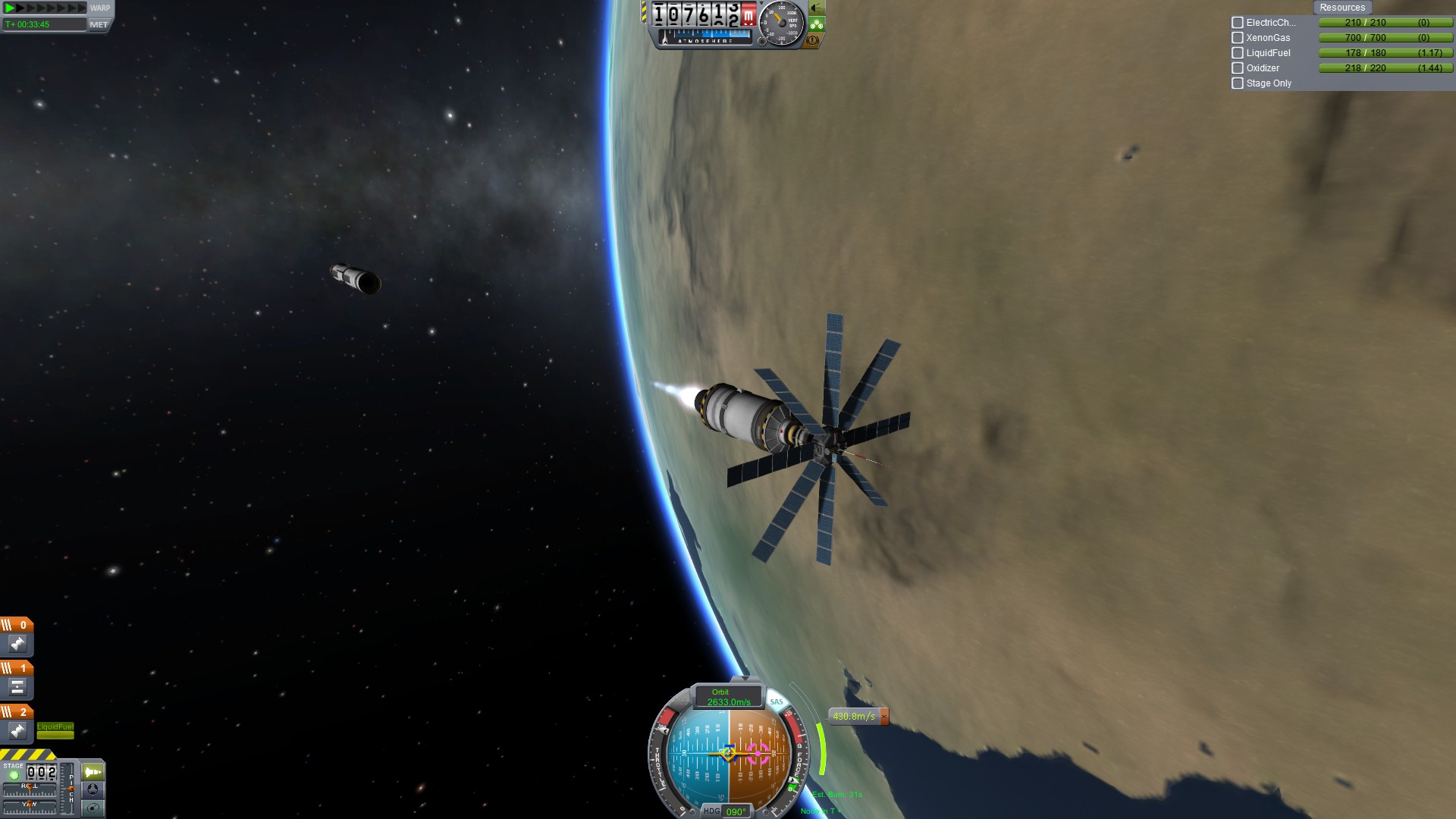Open the map view button
The width and height of the screenshot is (1456, 819).
click(x=93, y=808)
